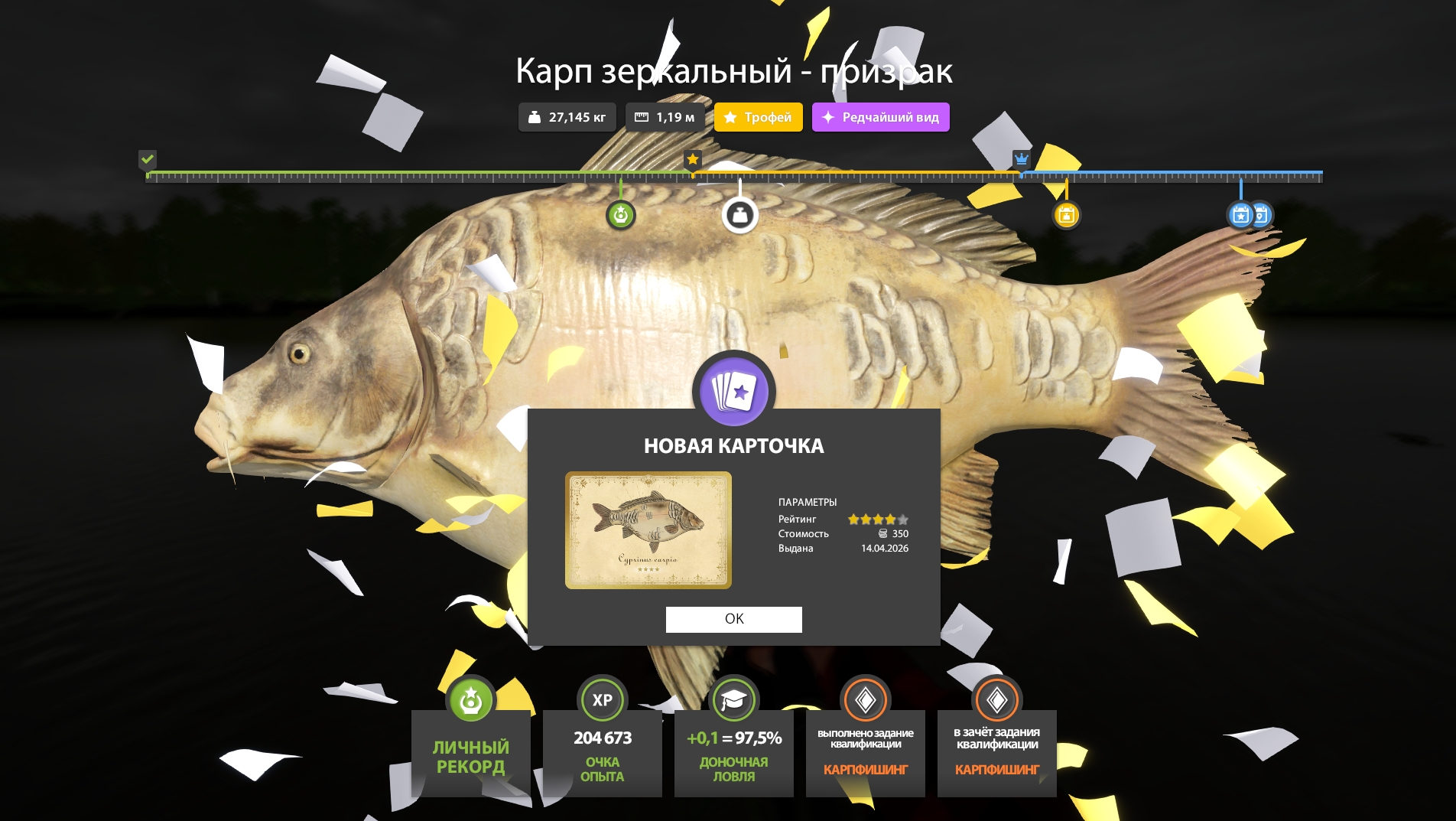Click the purple Редчайший вид badge
This screenshot has width=1456, height=821.
pos(880,117)
